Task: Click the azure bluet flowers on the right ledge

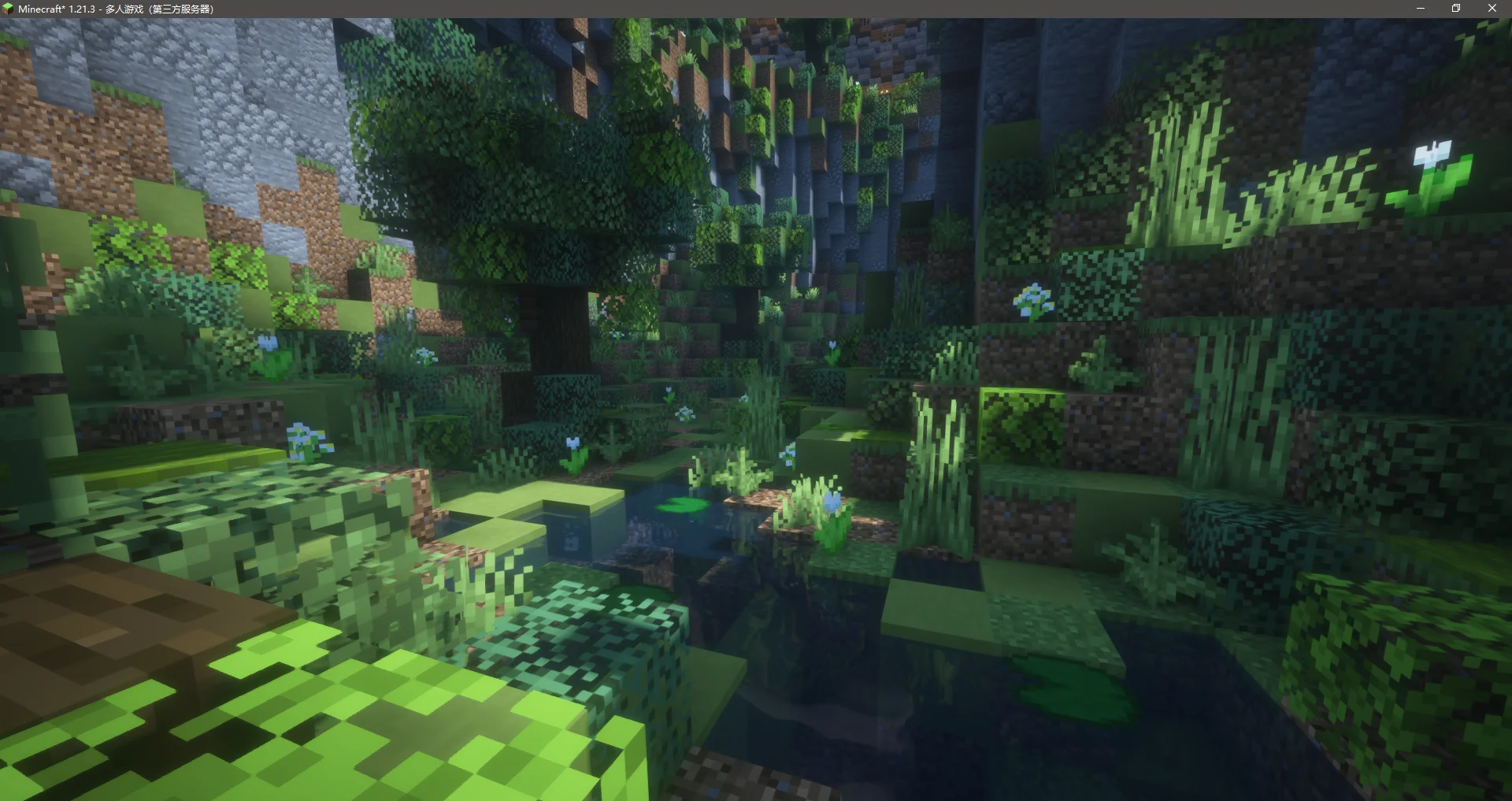Action: 1036,299
